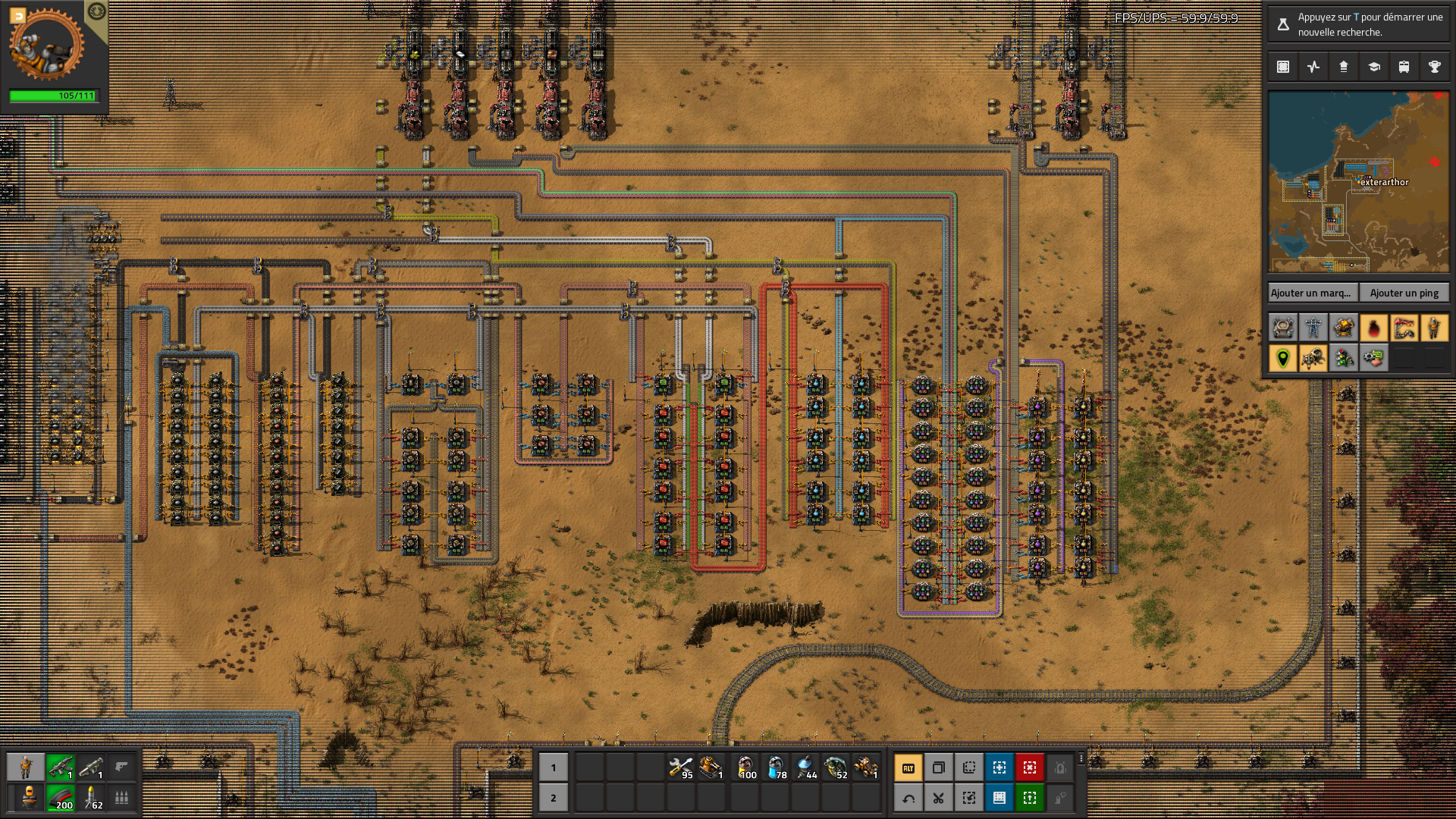Screen dimensions: 1456x819
Task: Select the green upgrade planner tool
Action: click(1030, 798)
